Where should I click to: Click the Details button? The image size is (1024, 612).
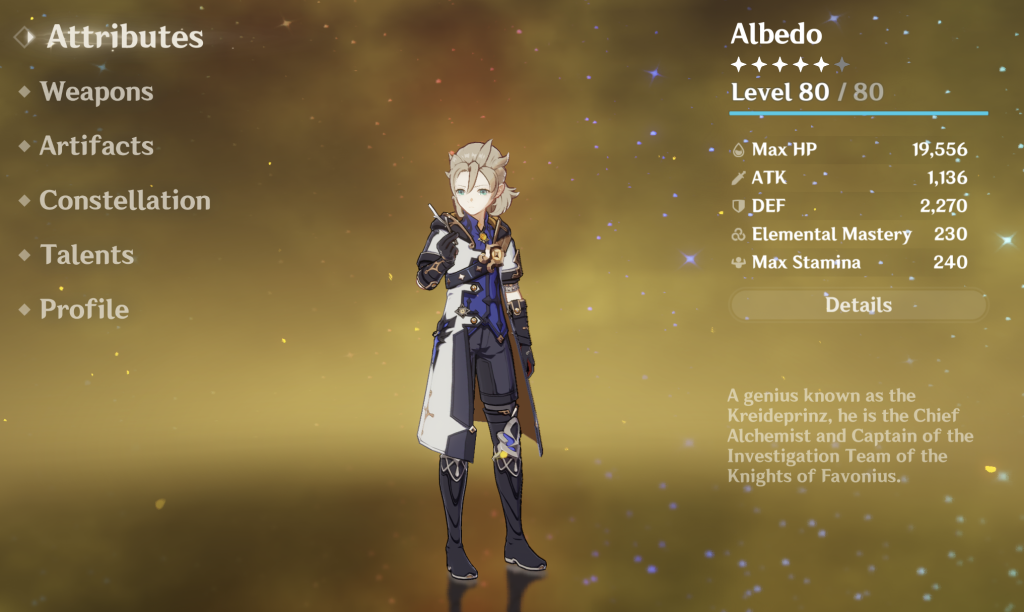tap(858, 305)
